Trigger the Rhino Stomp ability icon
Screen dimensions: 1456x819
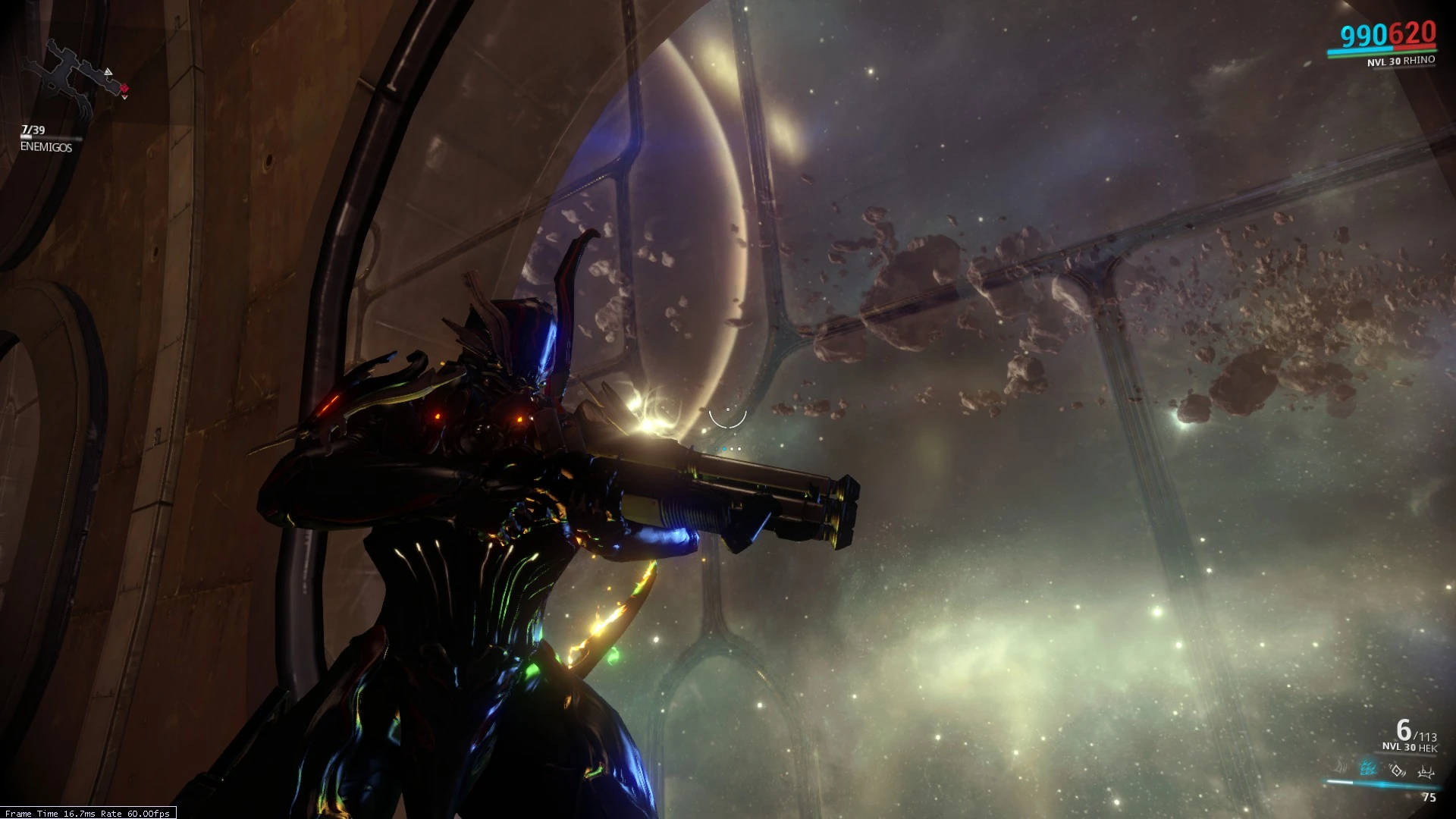tap(1426, 772)
